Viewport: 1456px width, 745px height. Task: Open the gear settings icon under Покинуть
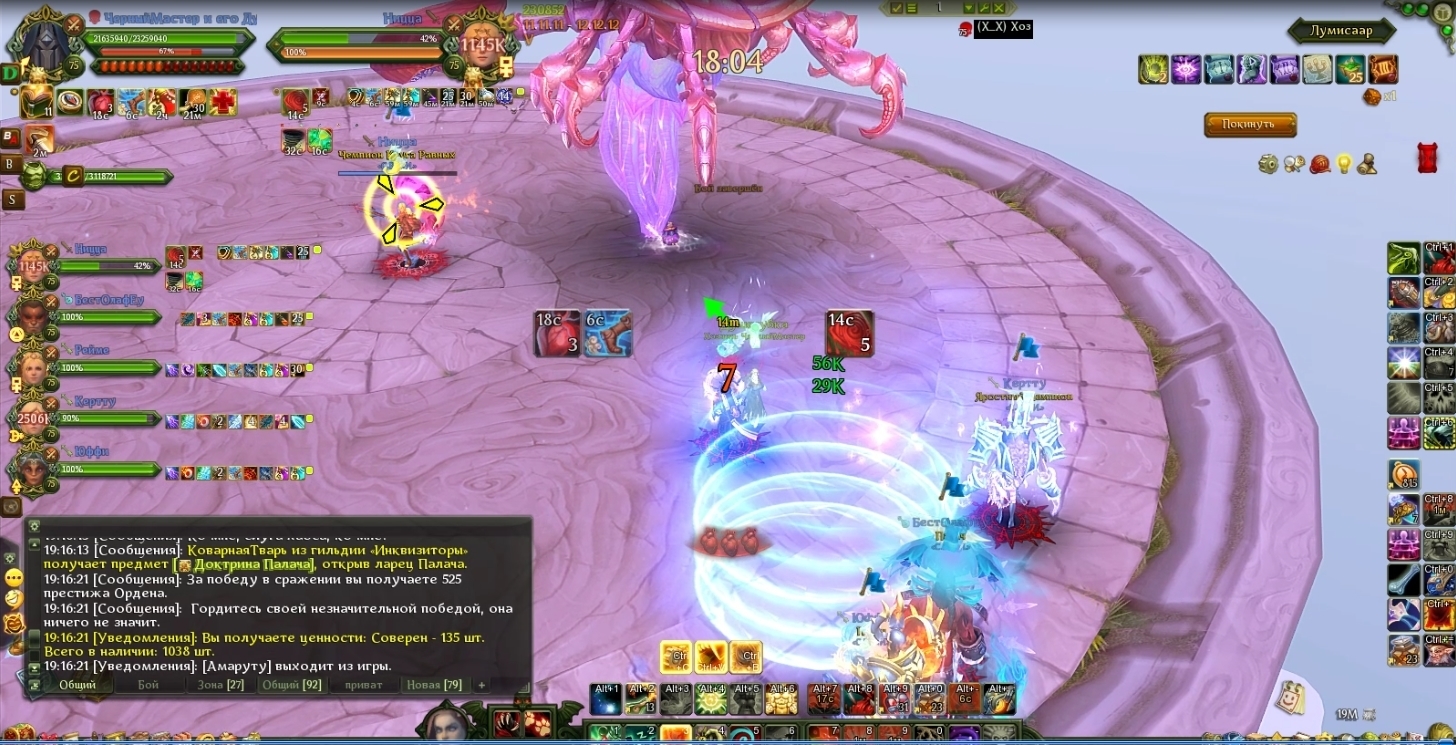pos(1268,163)
